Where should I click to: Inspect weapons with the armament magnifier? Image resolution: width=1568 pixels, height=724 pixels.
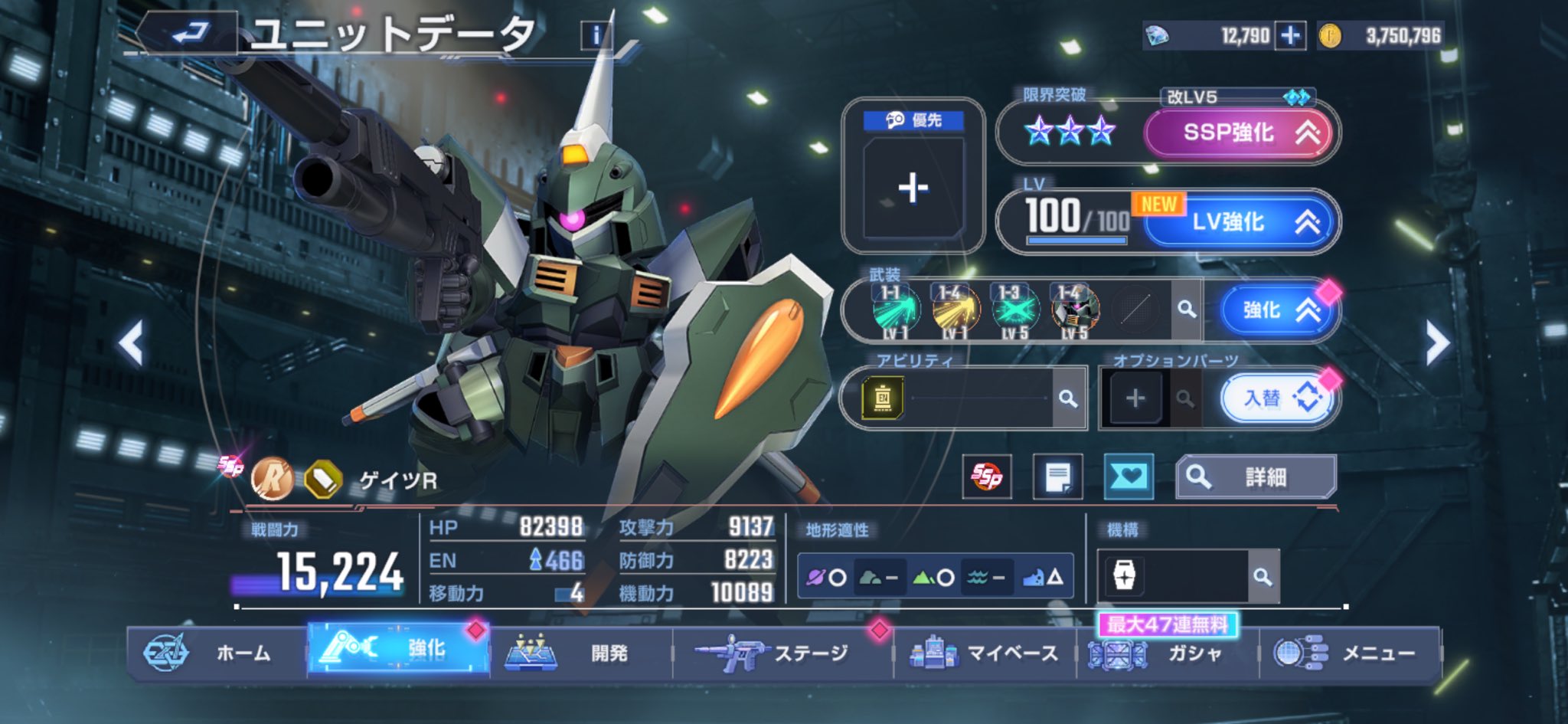(1186, 310)
